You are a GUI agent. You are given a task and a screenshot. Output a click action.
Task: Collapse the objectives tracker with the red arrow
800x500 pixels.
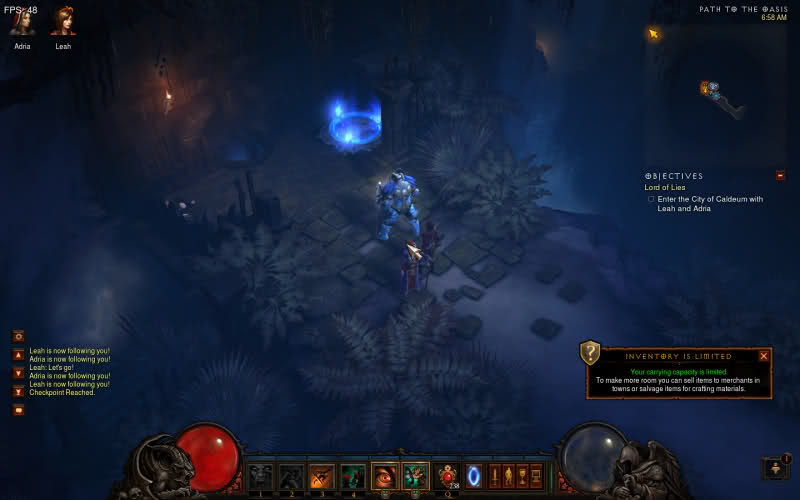[x=779, y=176]
